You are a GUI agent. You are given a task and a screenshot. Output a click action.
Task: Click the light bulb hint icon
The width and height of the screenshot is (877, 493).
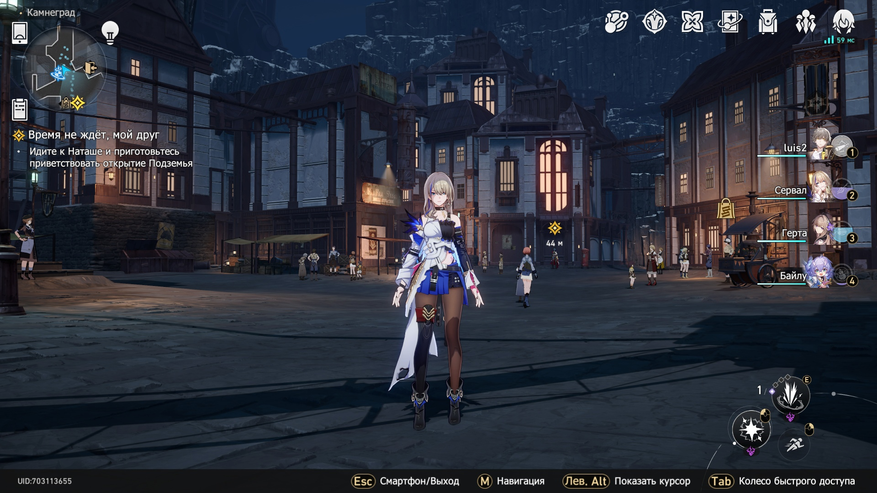point(110,31)
